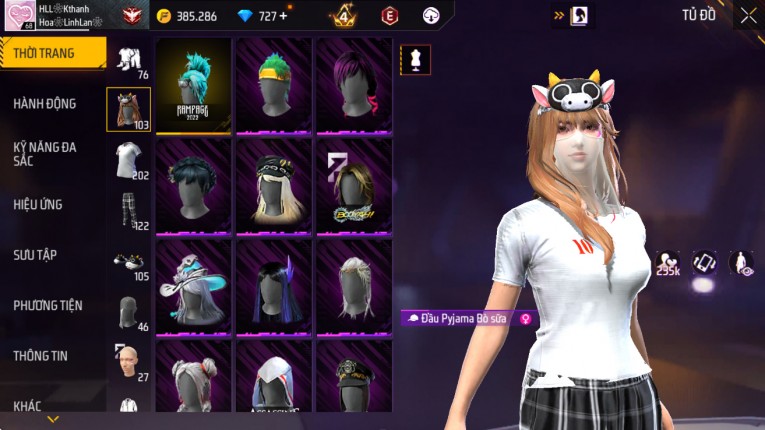Screen dimensions: 765x430
Task: Open the plaid pants subcategory
Action: point(128,211)
